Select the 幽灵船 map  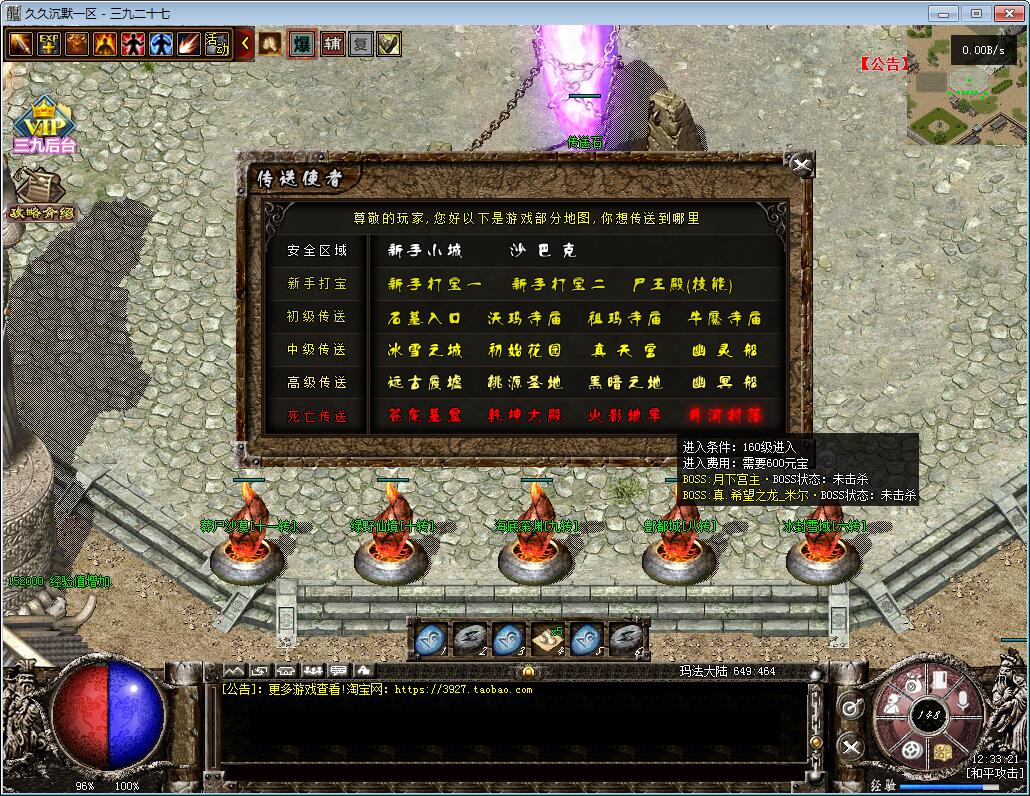(x=725, y=351)
